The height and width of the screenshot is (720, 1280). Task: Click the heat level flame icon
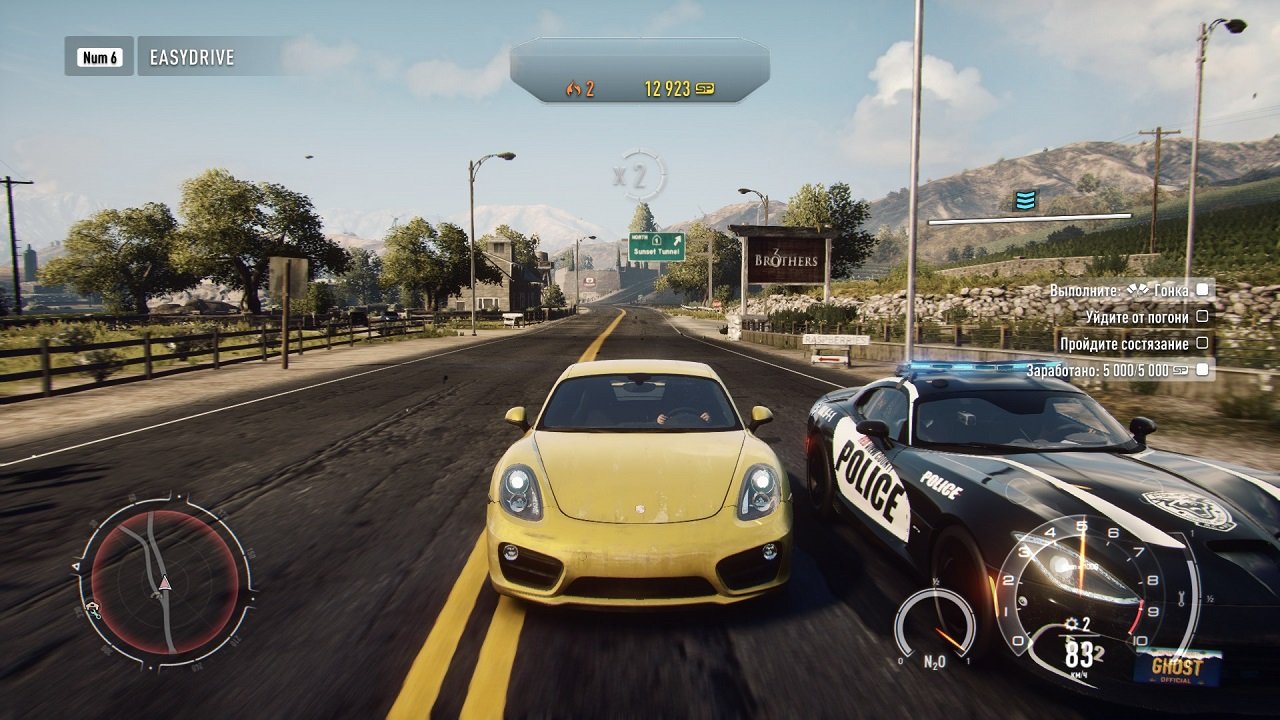(575, 88)
